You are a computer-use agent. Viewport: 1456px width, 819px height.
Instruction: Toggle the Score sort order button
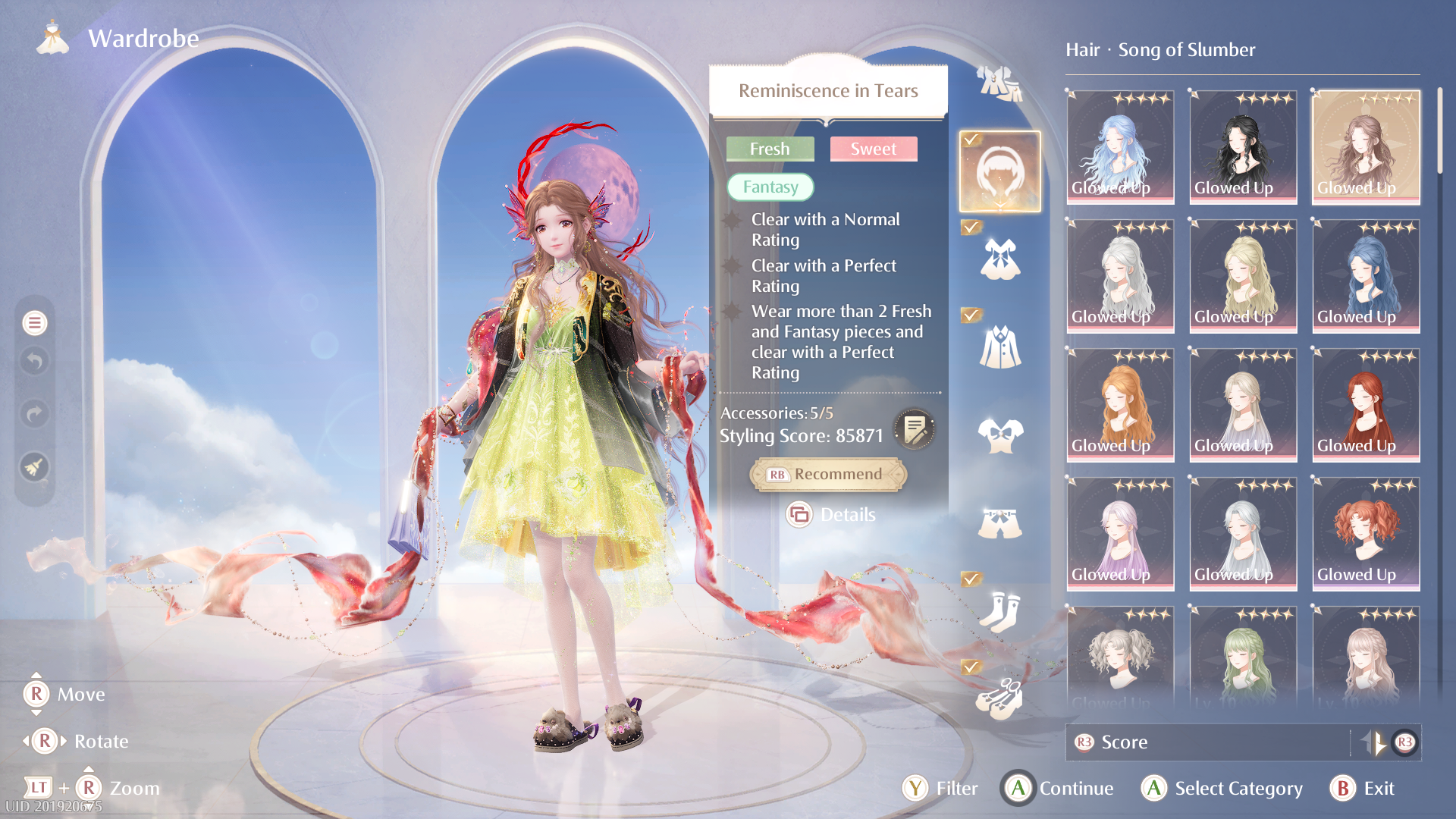[1374, 742]
